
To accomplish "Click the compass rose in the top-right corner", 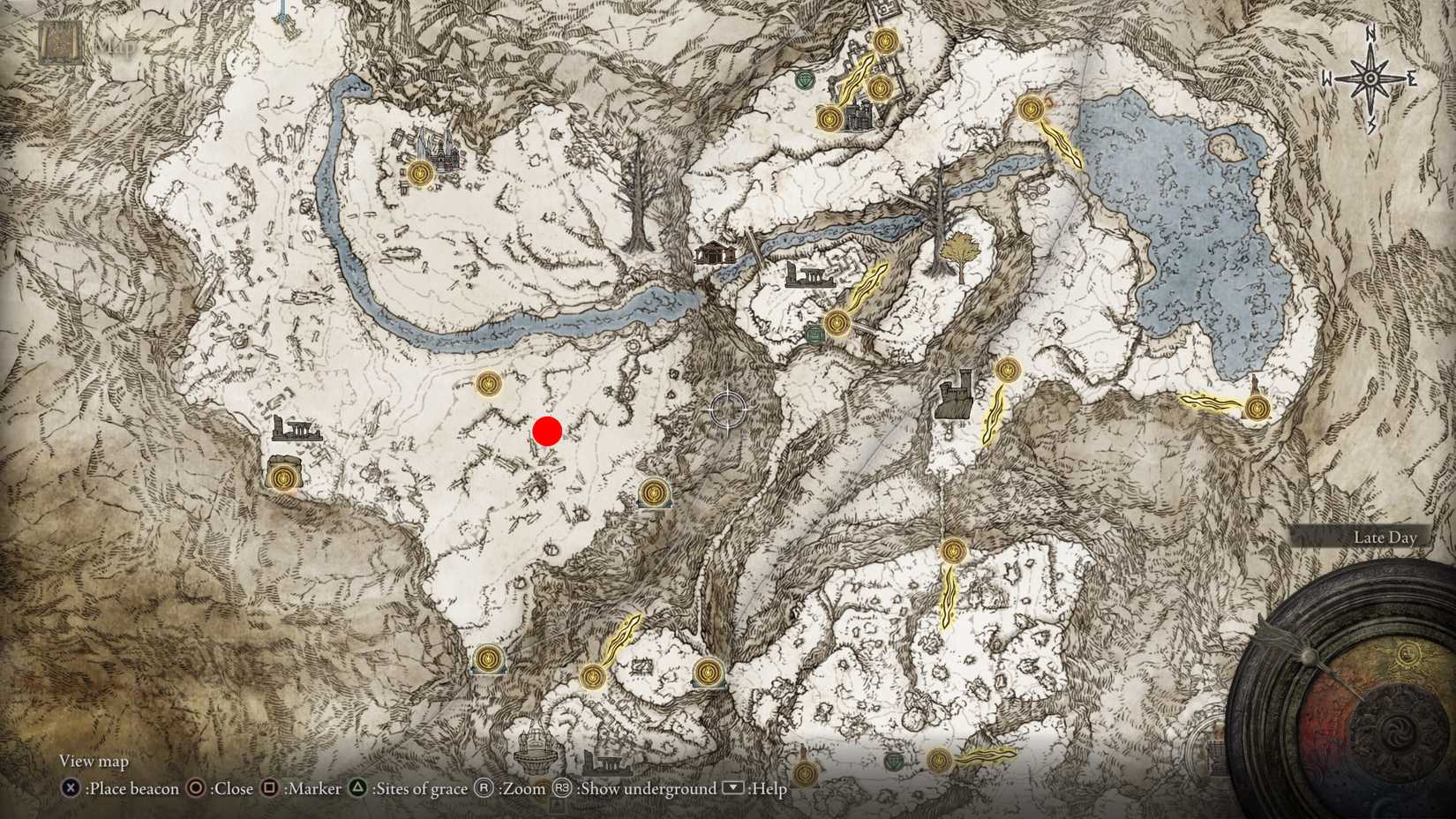I will click(1370, 78).
